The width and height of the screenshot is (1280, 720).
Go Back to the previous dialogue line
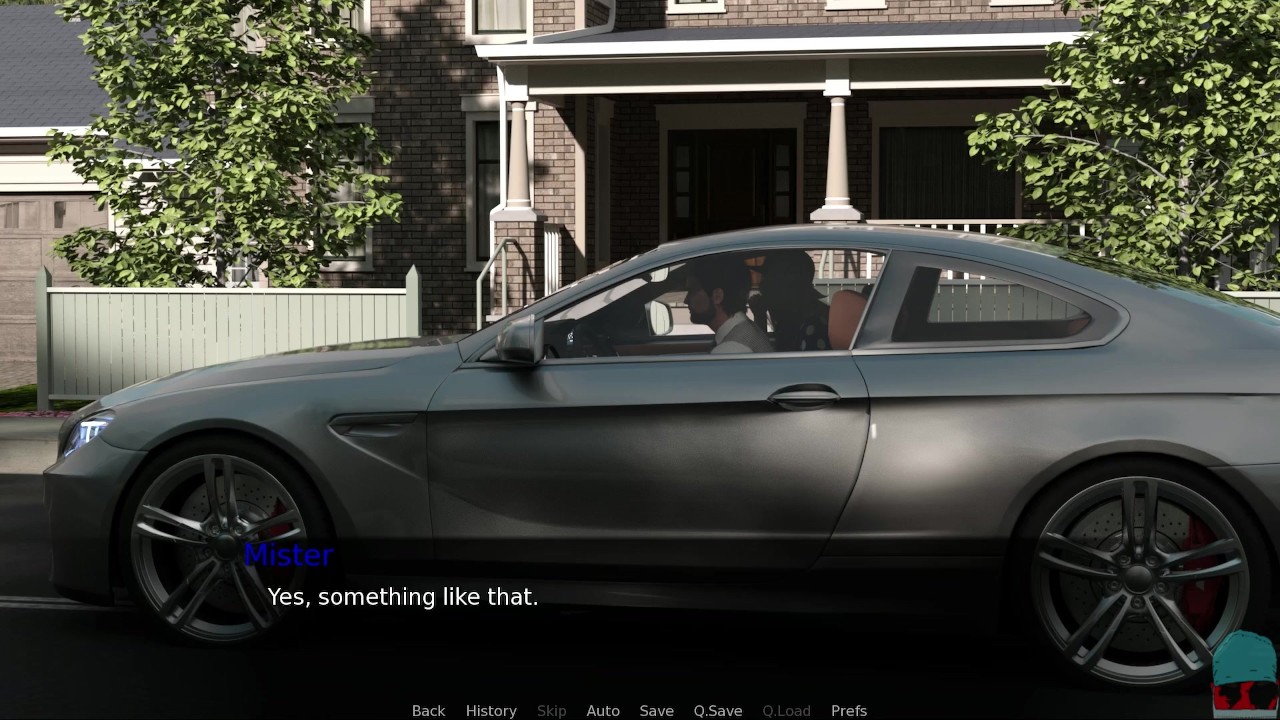click(428, 710)
